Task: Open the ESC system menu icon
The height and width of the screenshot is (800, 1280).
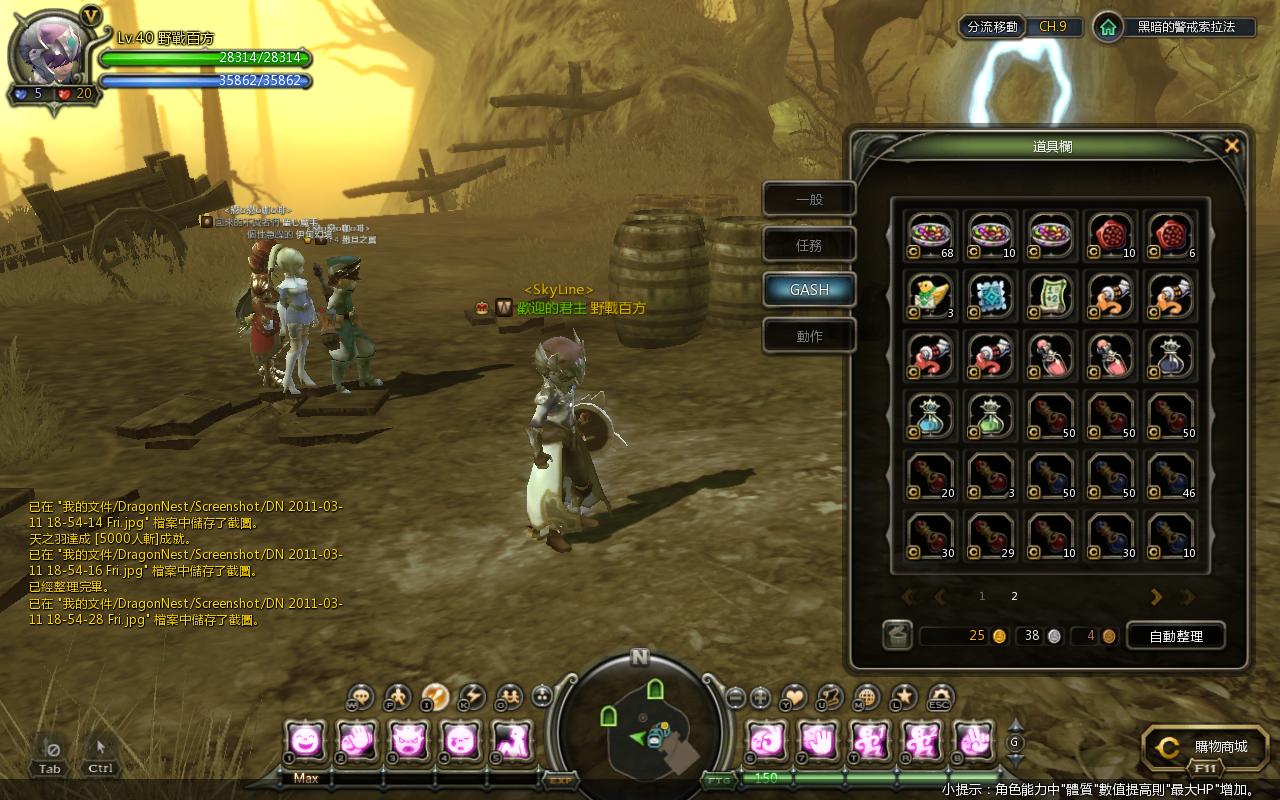Action: point(939,697)
